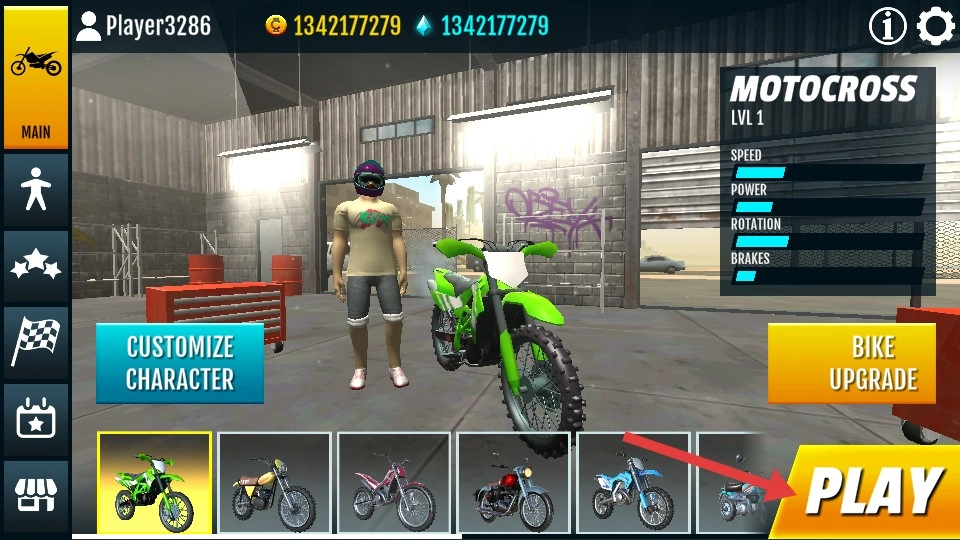Image resolution: width=960 pixels, height=540 pixels.
Task: Select the red trials bike thumbnail
Action: (x=394, y=482)
